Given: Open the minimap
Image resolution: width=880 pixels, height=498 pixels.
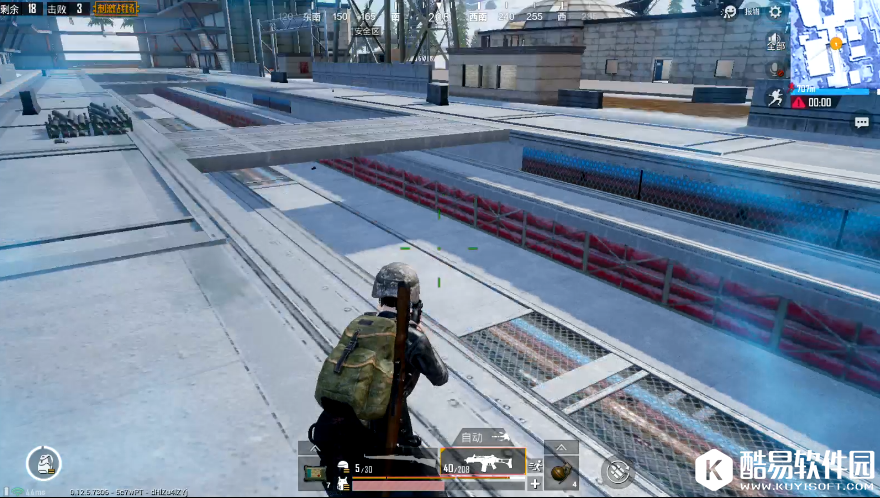Looking at the screenshot, I should pos(834,44).
